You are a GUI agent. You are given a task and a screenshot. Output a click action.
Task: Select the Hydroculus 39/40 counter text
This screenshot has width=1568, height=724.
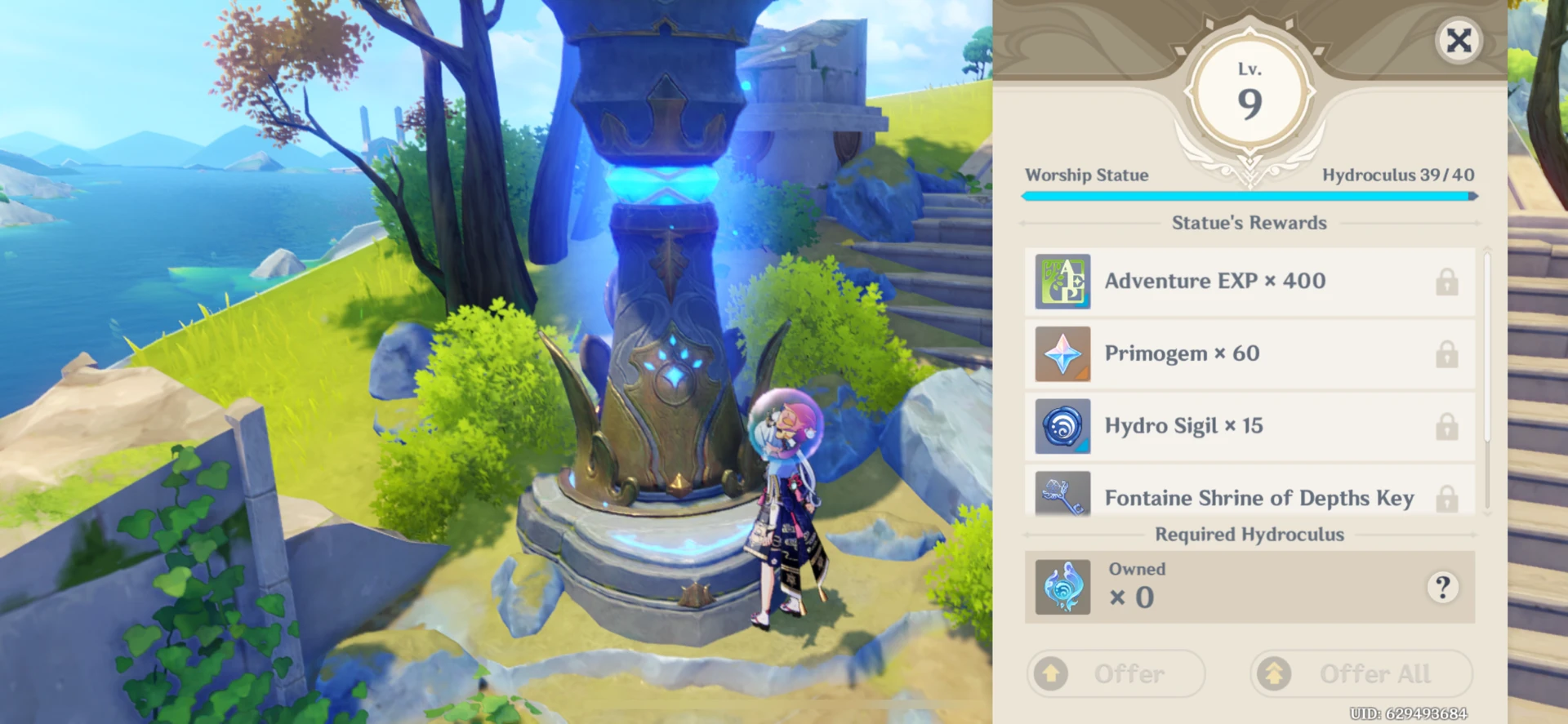(x=1398, y=175)
